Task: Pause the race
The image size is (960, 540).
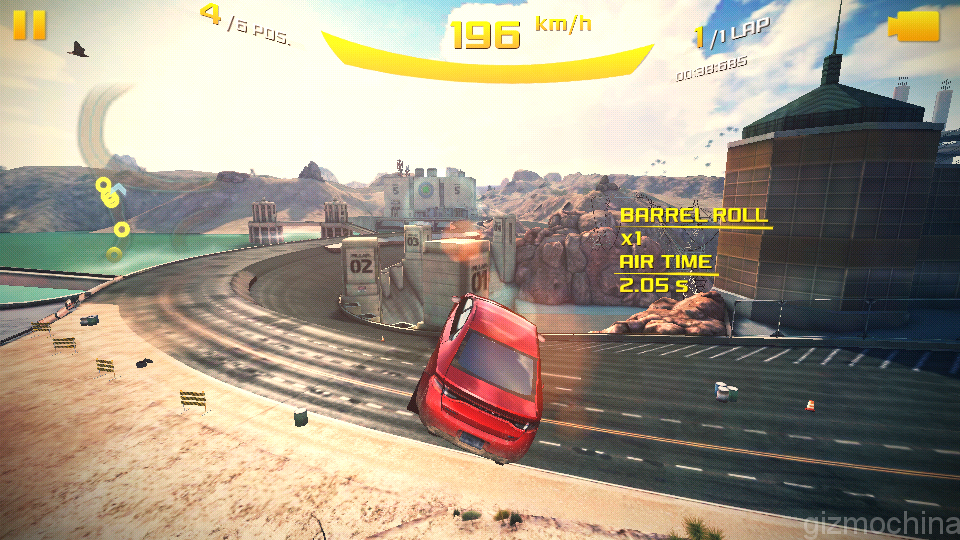Action: (30, 25)
